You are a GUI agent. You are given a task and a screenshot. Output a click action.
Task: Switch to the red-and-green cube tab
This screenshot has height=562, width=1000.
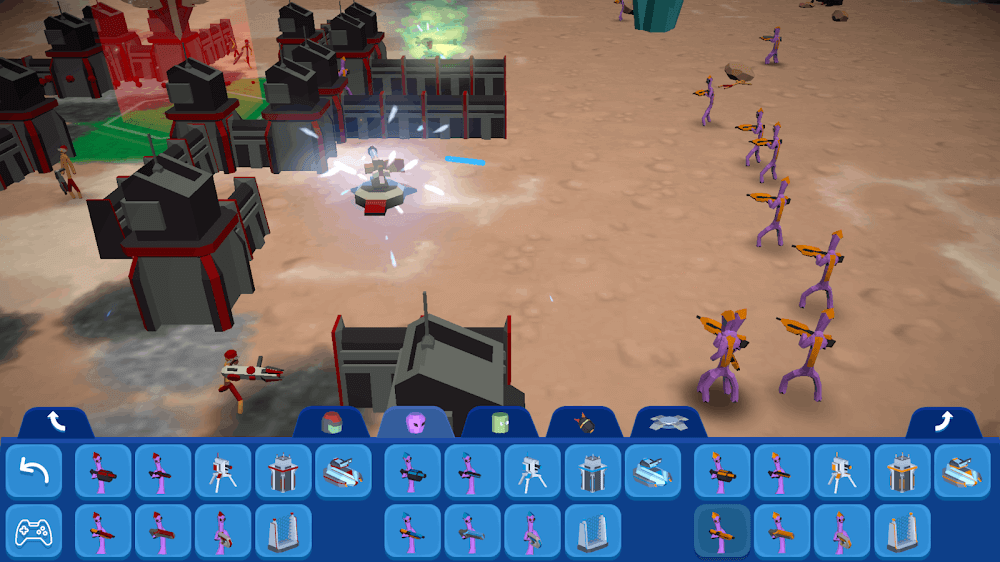(332, 423)
